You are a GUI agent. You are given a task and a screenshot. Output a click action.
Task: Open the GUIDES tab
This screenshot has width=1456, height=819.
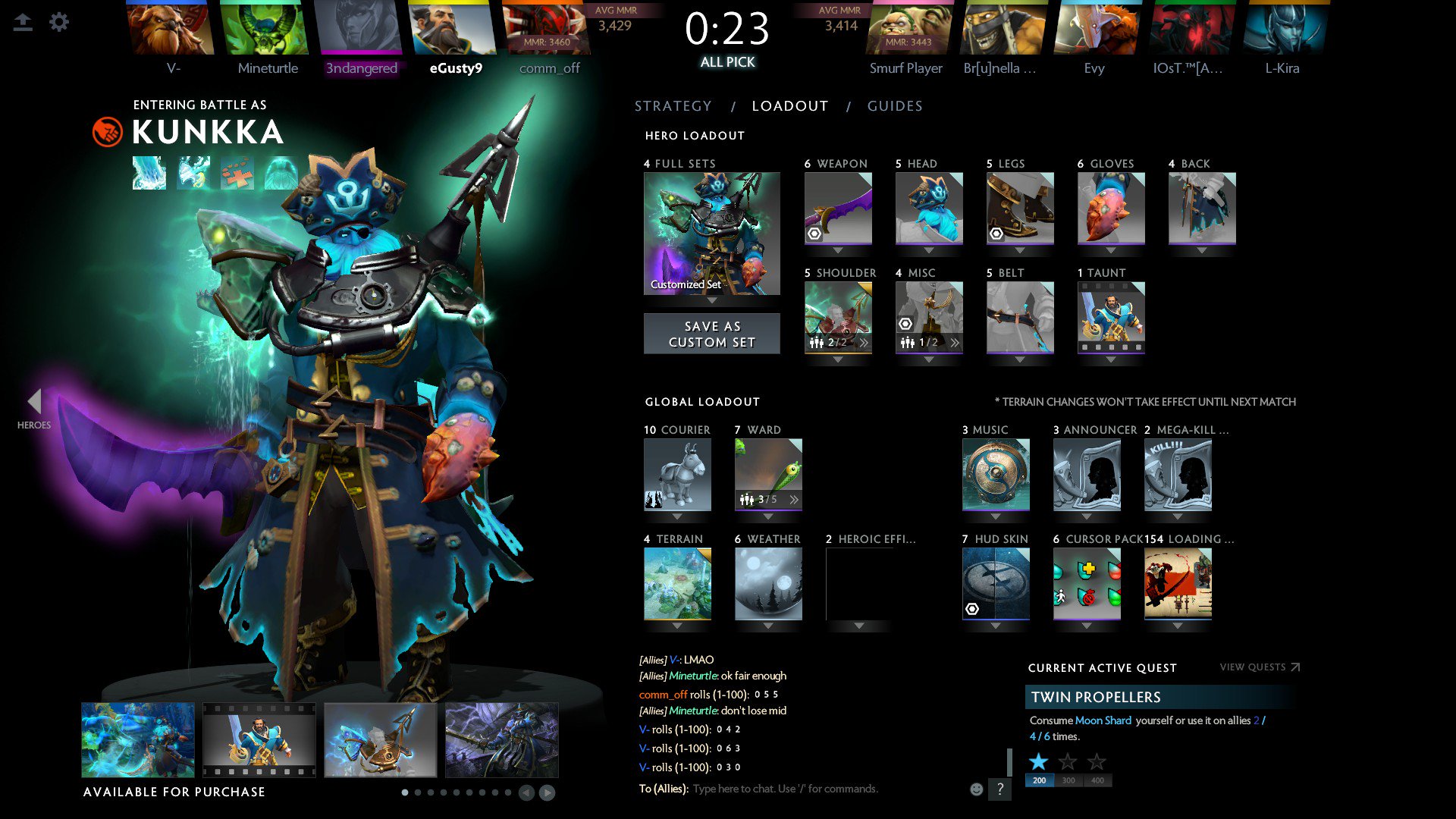point(895,106)
